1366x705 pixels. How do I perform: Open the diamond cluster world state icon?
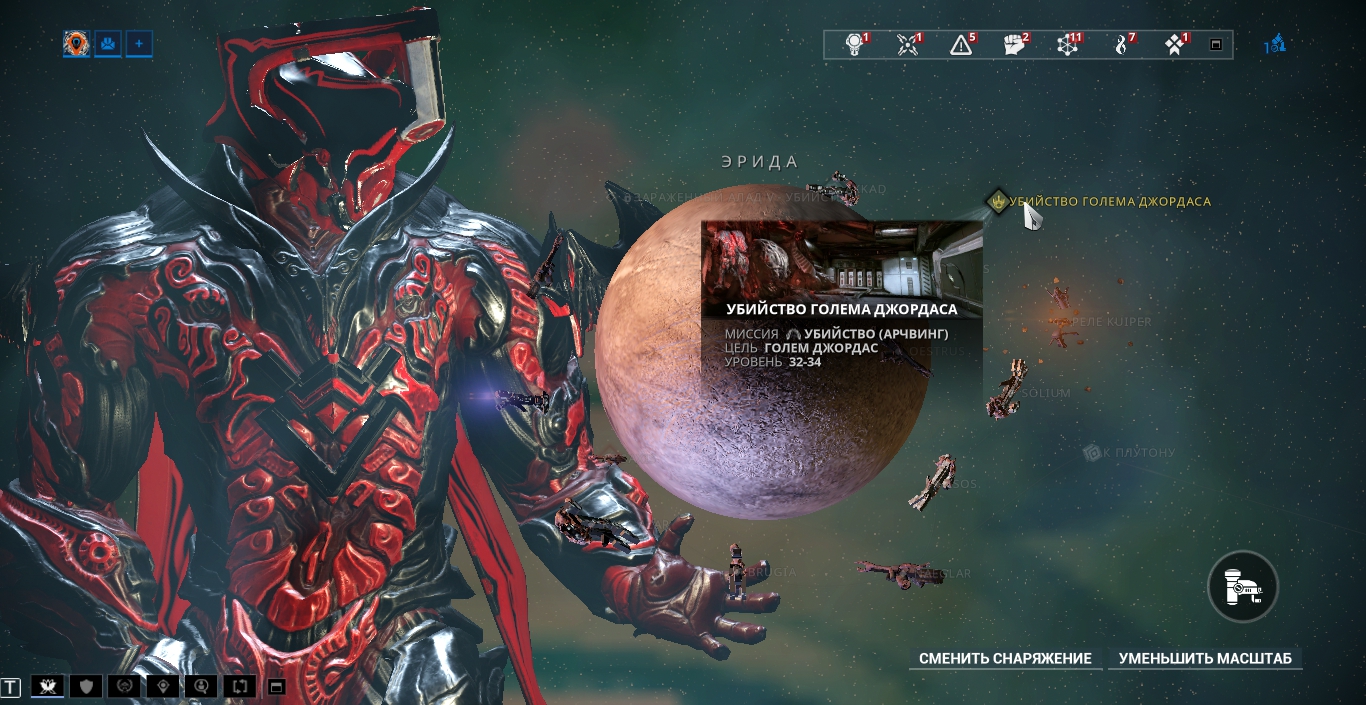point(1175,44)
